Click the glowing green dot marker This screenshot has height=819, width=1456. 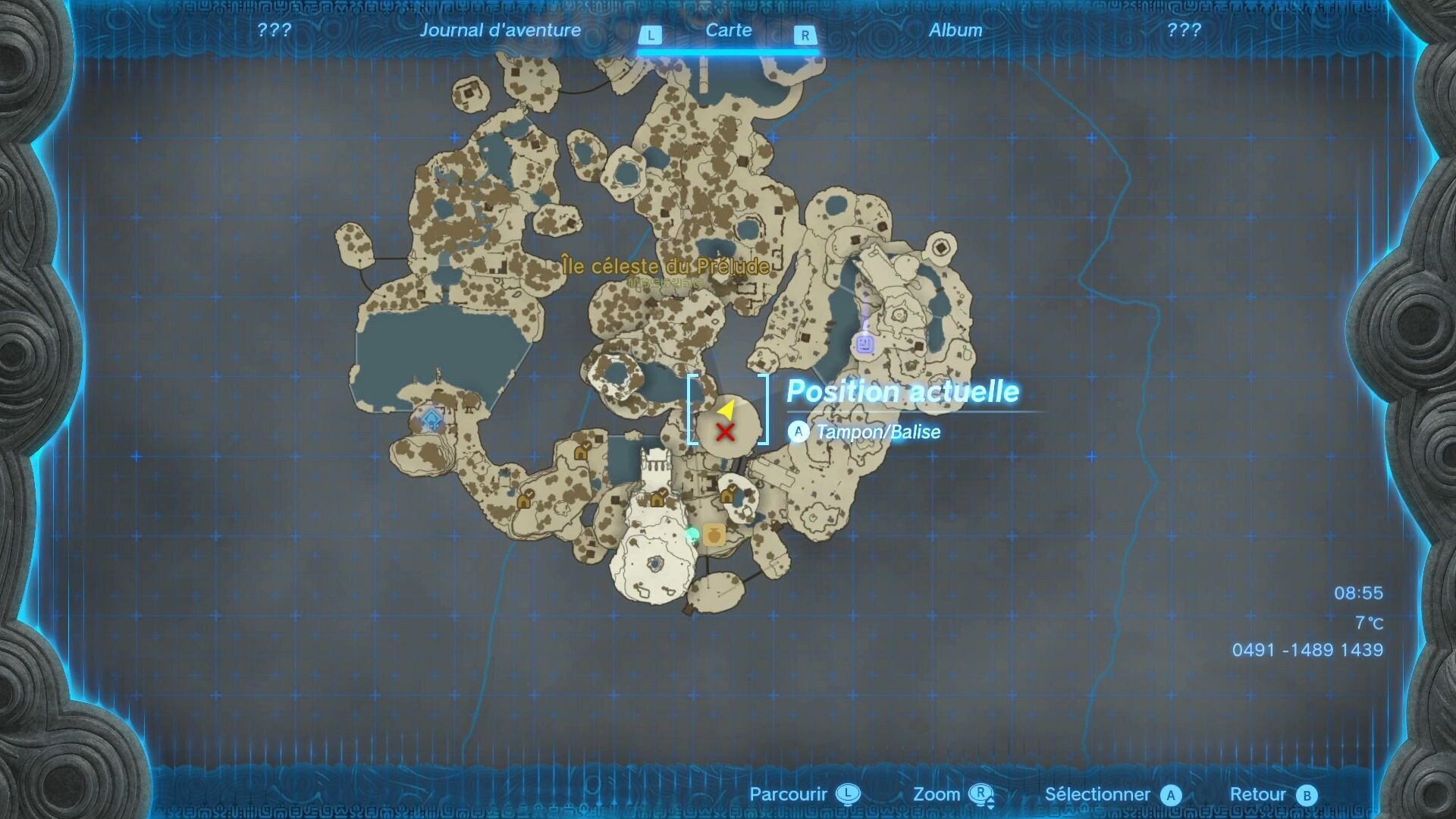pyautogui.click(x=692, y=535)
